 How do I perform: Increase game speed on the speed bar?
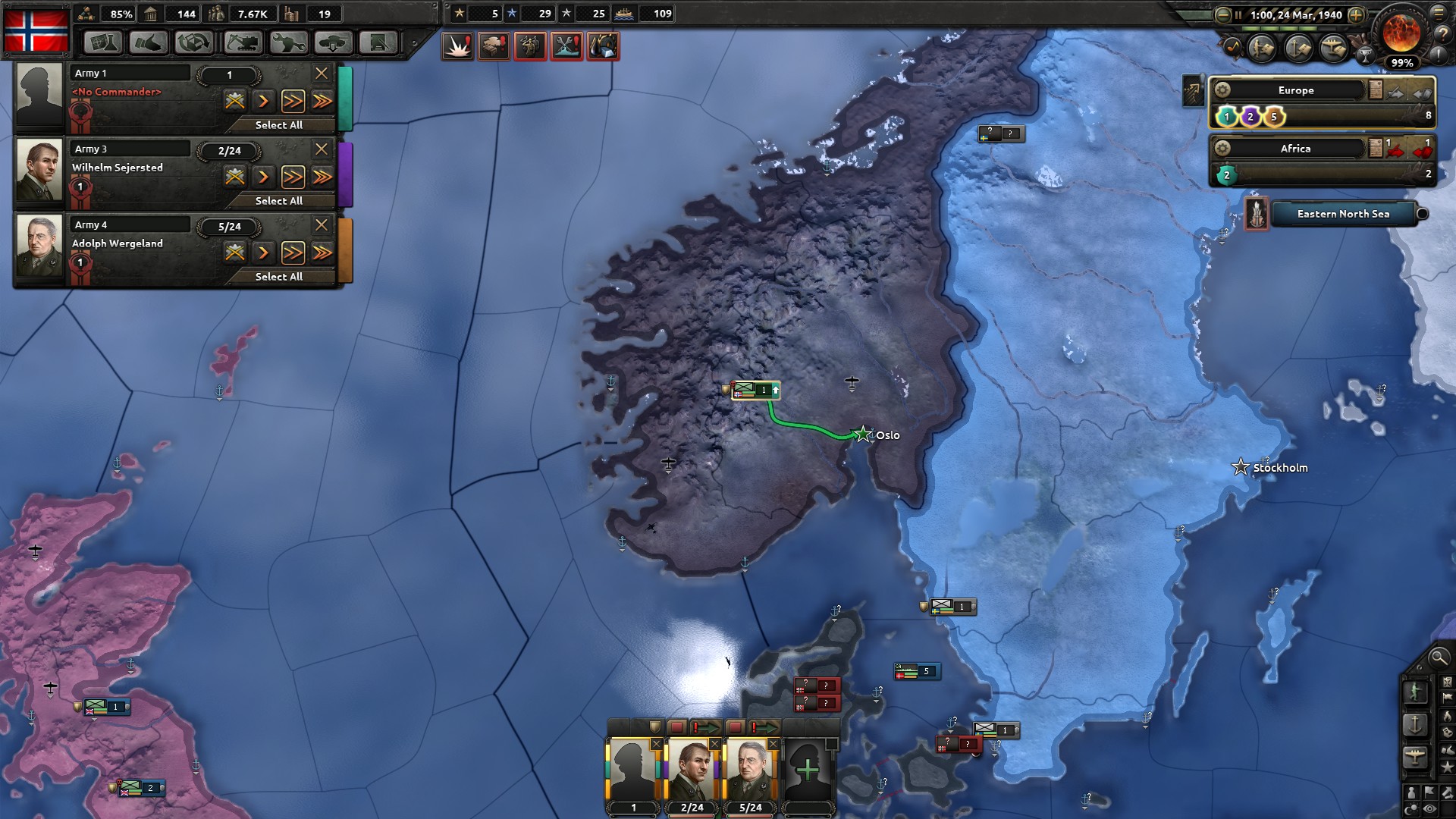(1354, 14)
